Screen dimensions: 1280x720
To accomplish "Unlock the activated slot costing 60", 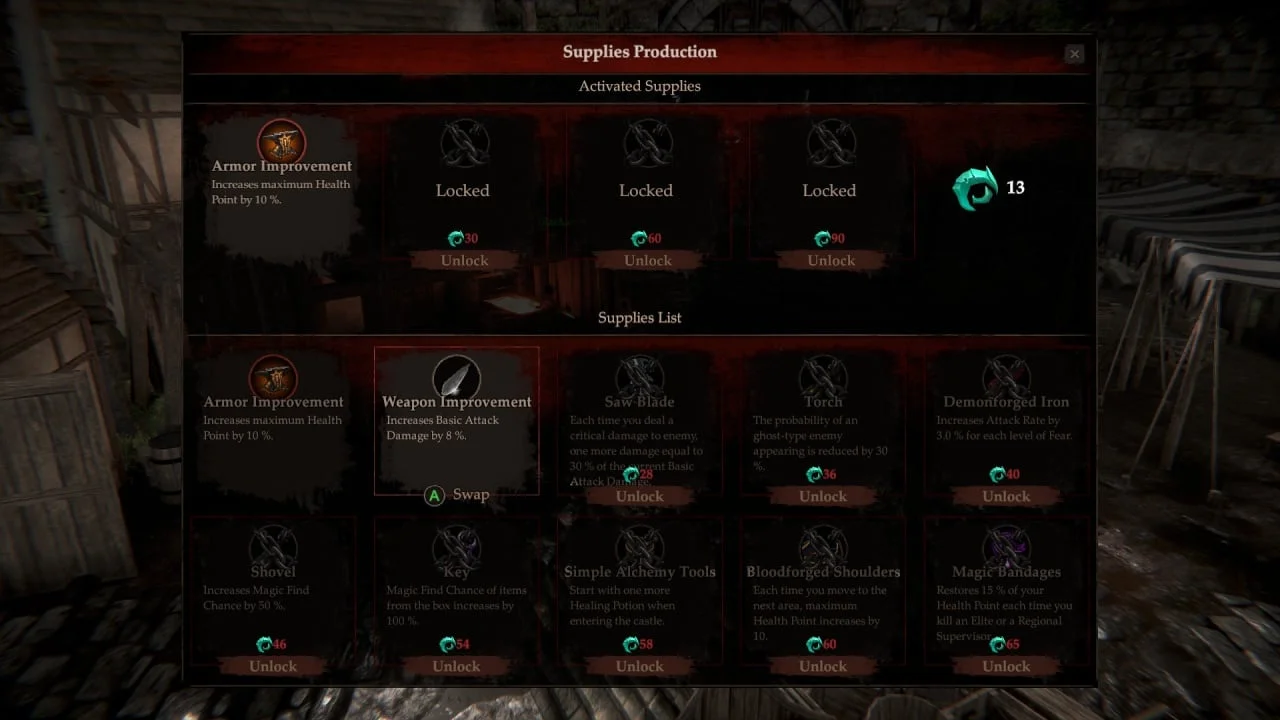I will pos(647,261).
